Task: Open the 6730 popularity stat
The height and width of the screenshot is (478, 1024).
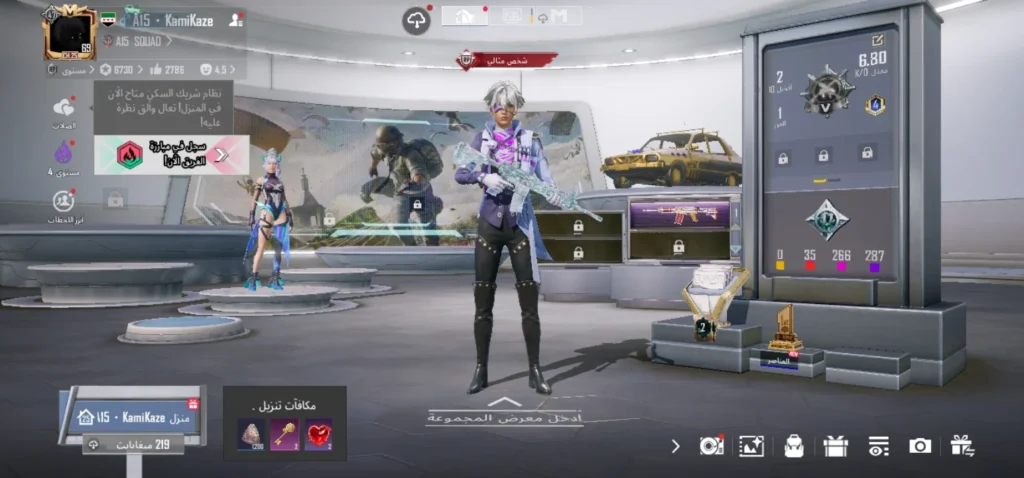Action: tap(116, 69)
